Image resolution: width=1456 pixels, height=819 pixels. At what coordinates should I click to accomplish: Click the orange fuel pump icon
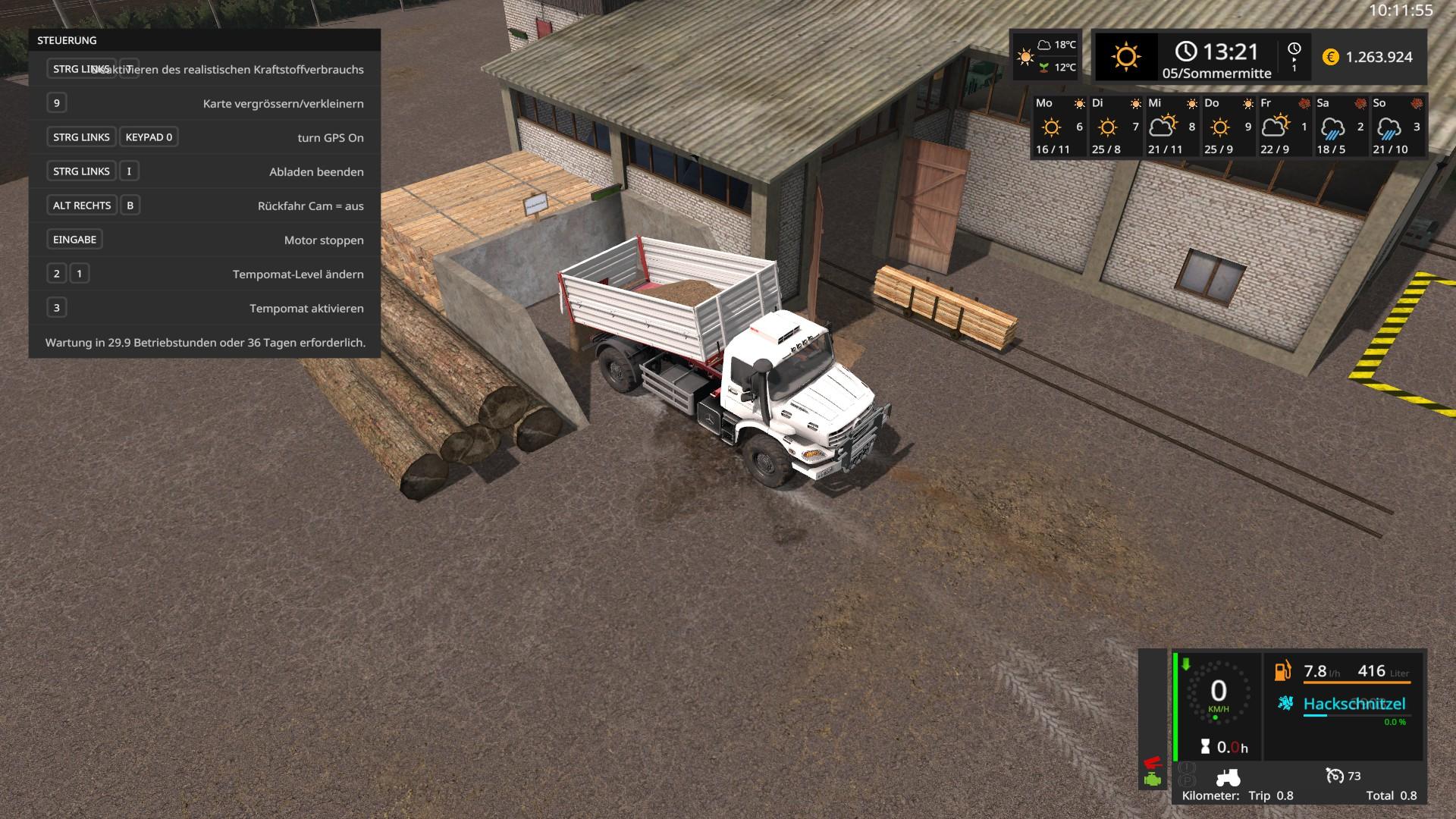[1283, 671]
